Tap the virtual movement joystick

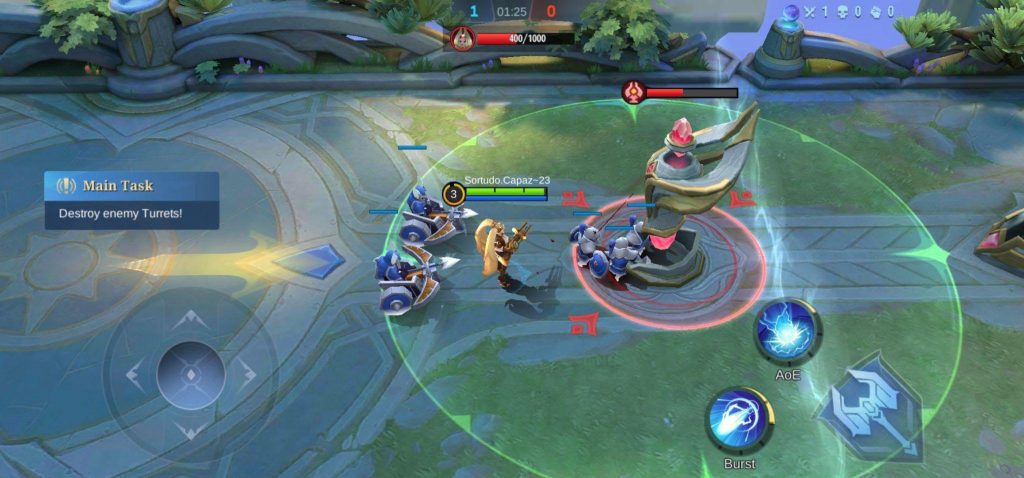pyautogui.click(x=190, y=375)
